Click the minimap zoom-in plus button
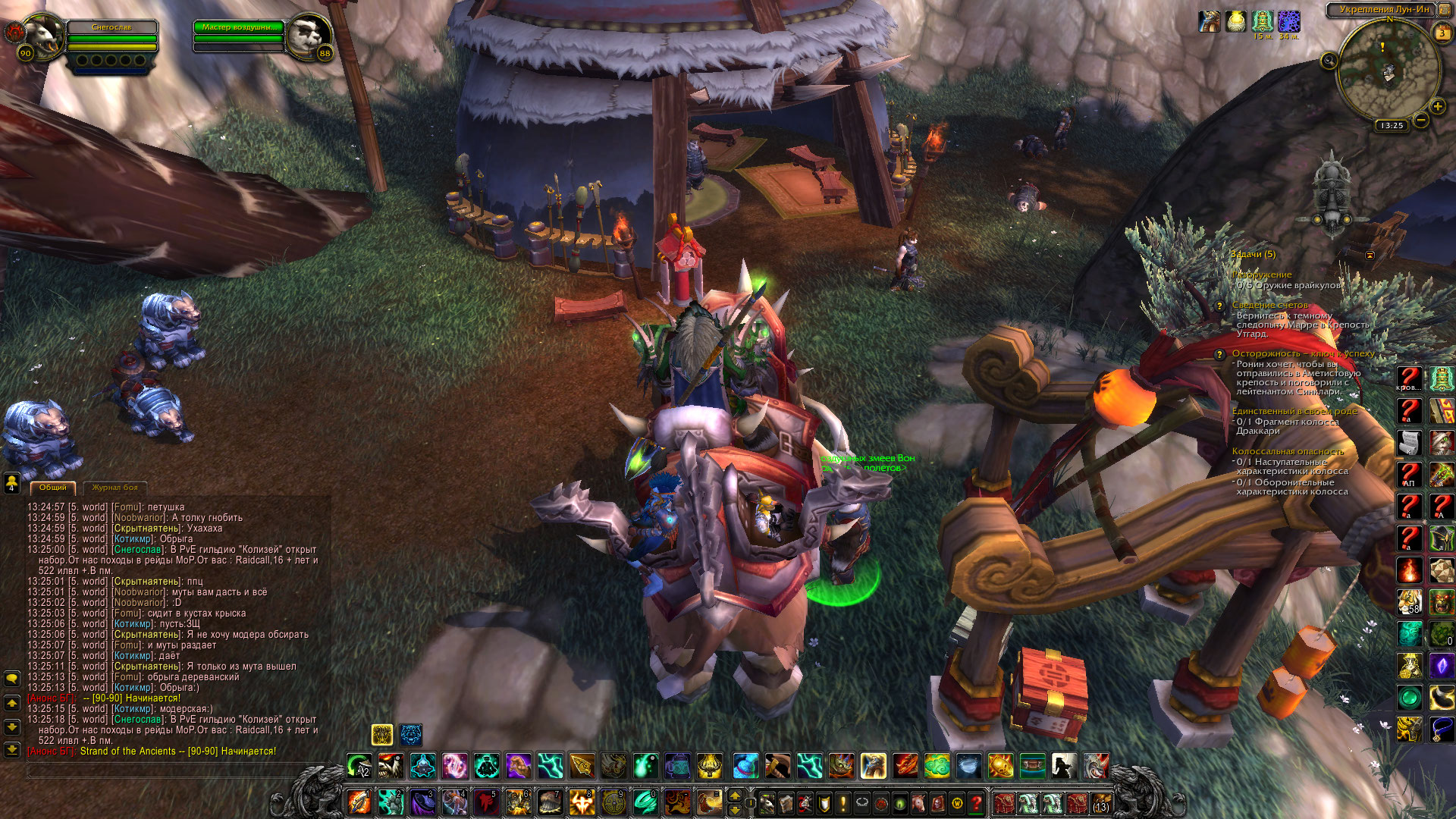 pos(1437,107)
